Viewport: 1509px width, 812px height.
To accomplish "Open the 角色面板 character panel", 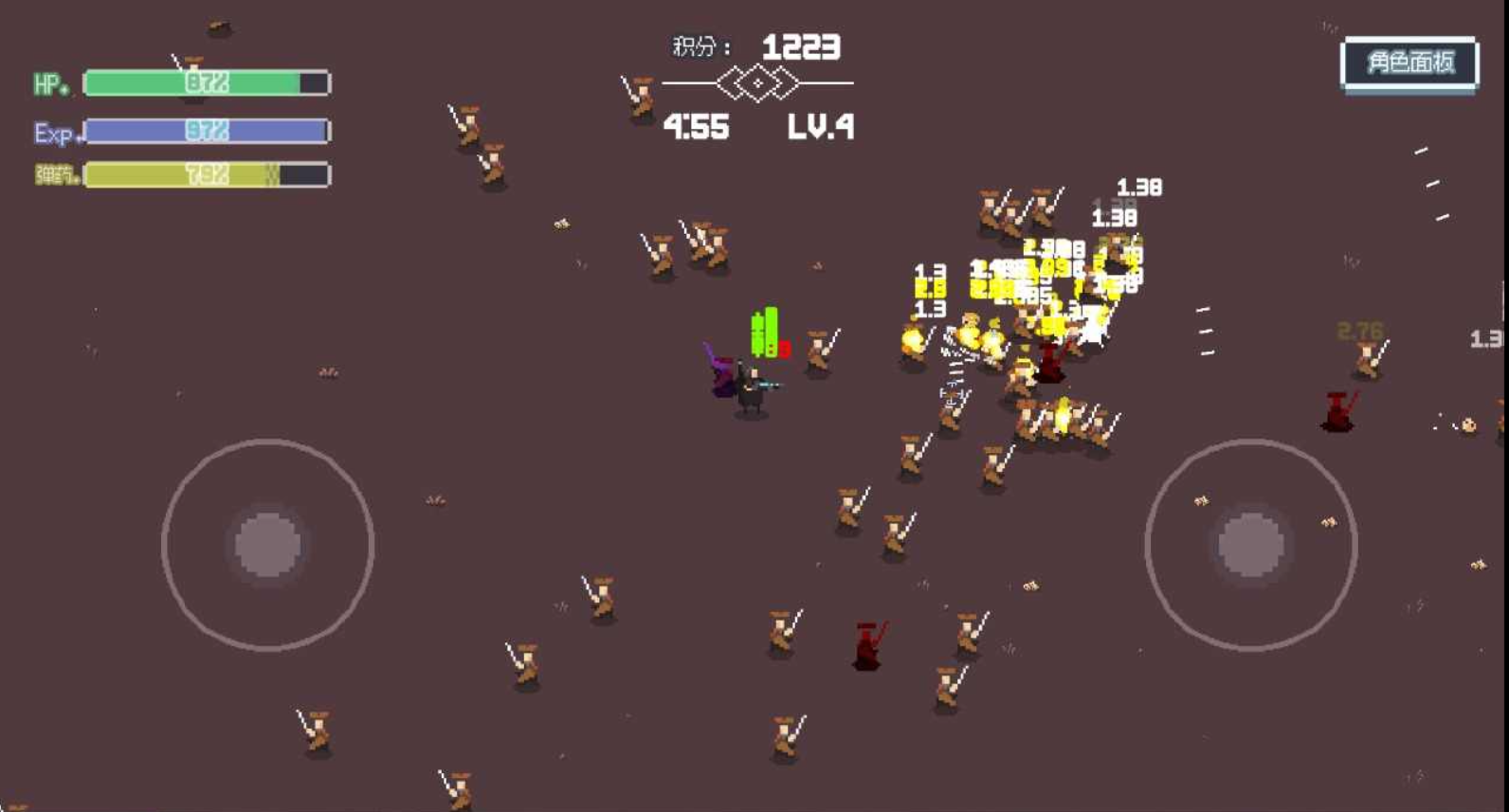I will [1409, 63].
